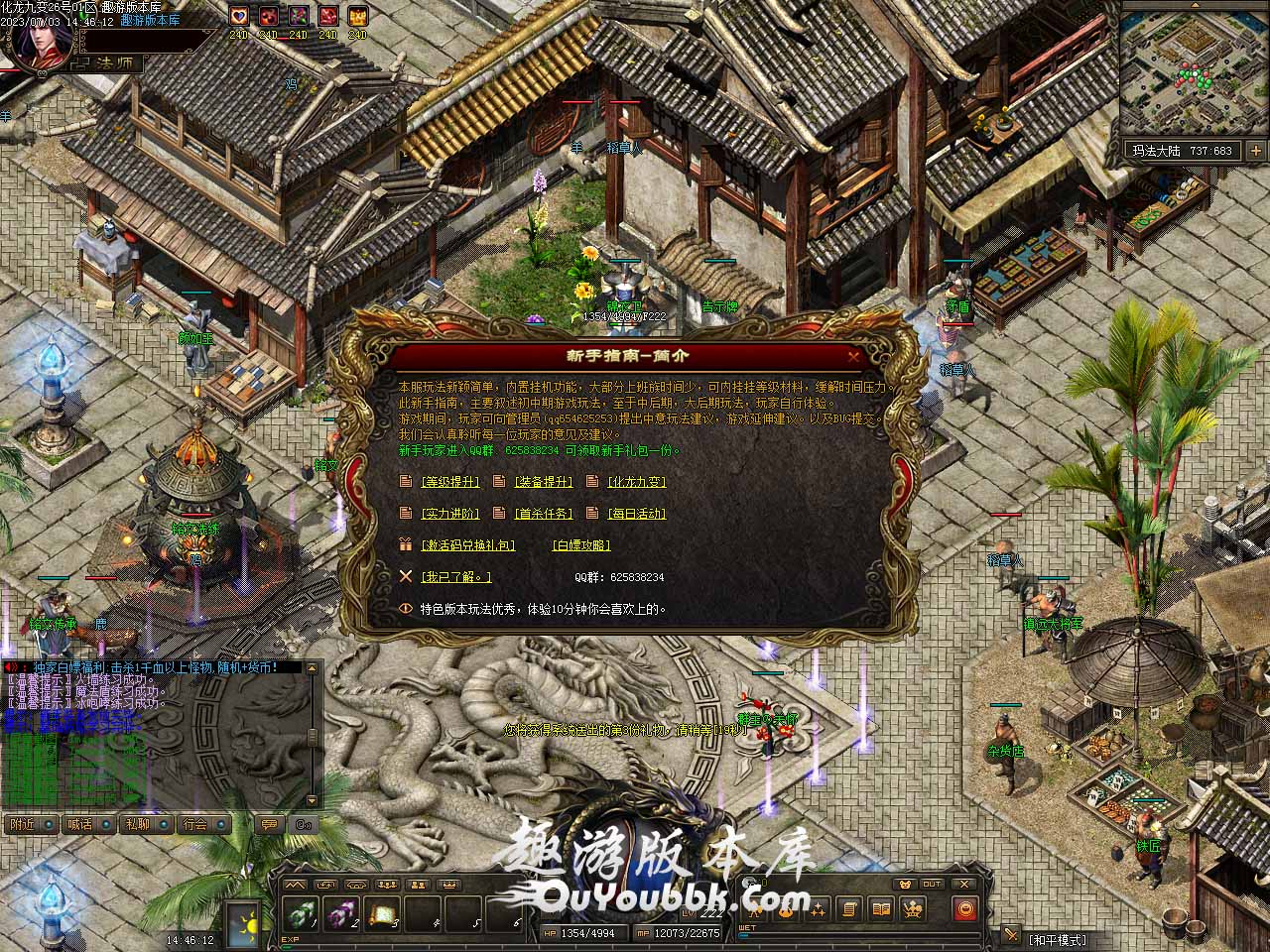This screenshot has width=1270, height=952.
Task: Toggle the 和平模式 attack mode
Action: pos(1058,939)
